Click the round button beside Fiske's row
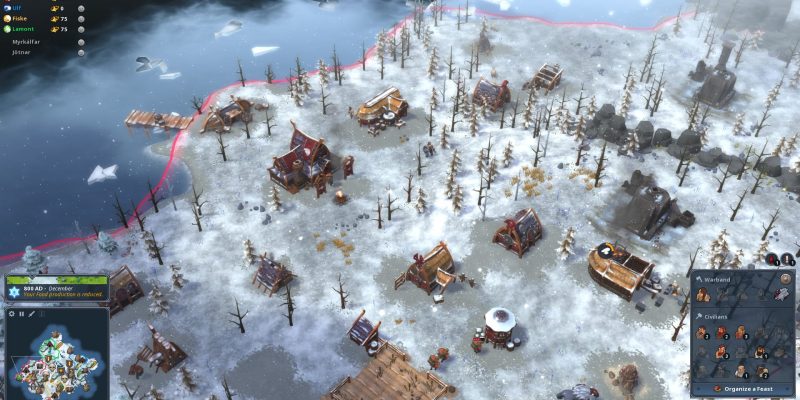The width and height of the screenshot is (800, 400). [80, 18]
